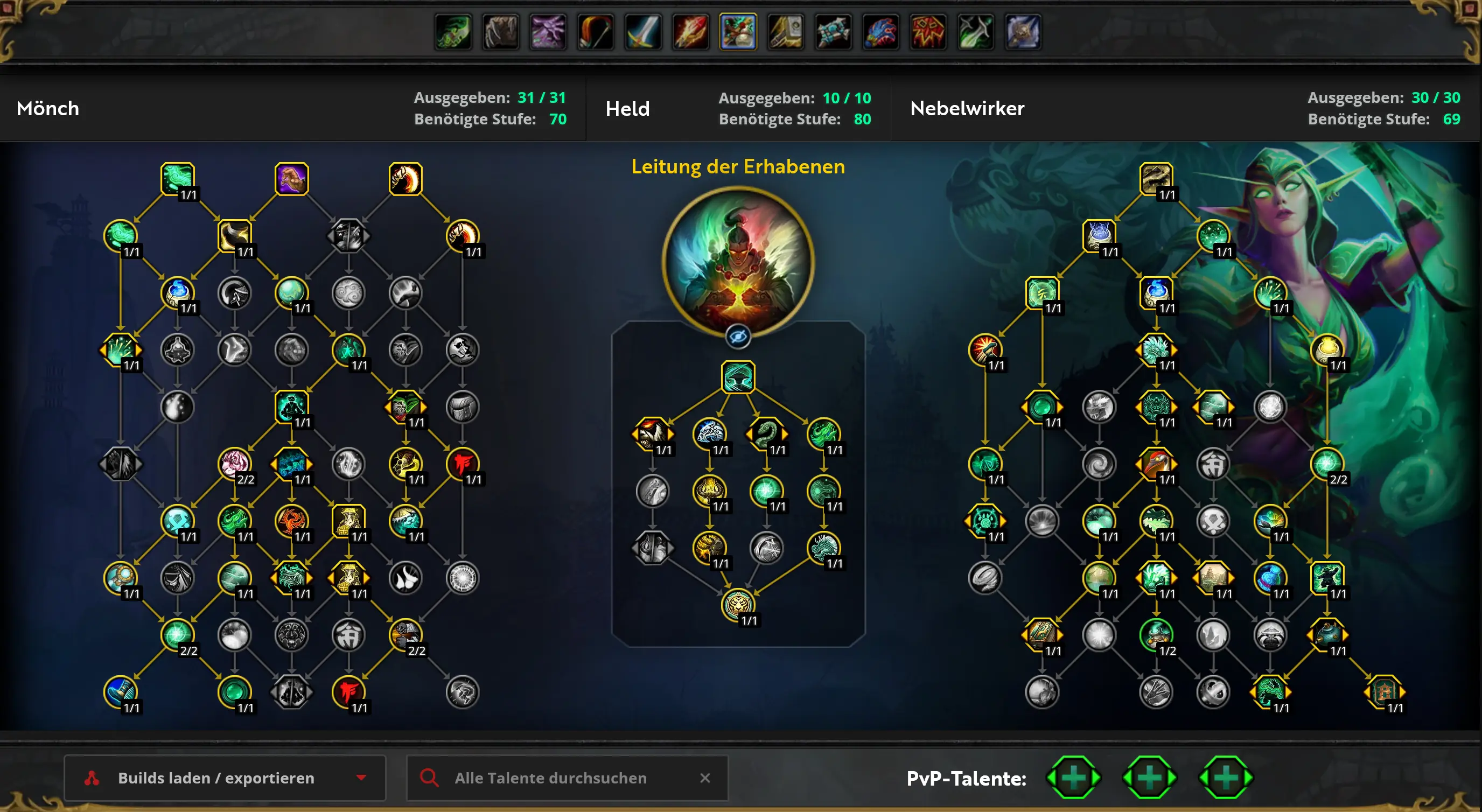Toggle the eye icon below the hero portrait
Viewport: 1482px width, 812px height.
(738, 337)
